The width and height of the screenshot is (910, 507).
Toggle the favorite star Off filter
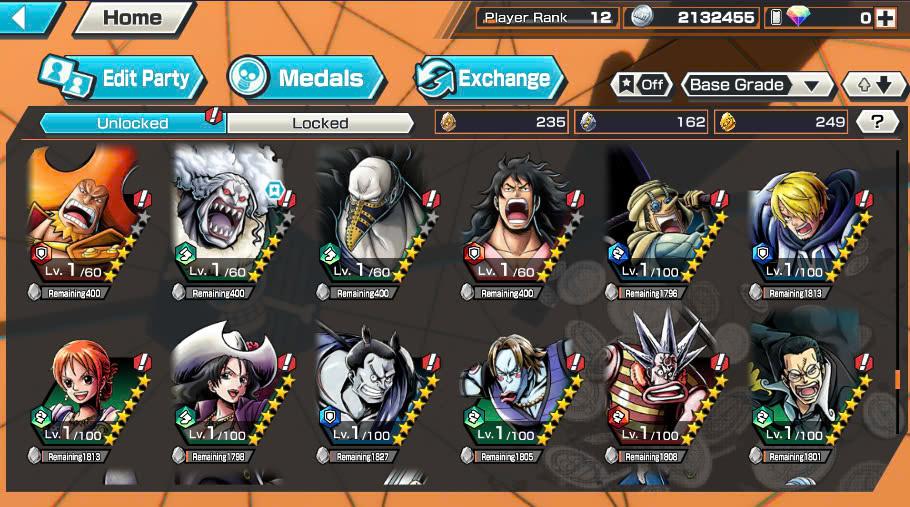click(642, 85)
